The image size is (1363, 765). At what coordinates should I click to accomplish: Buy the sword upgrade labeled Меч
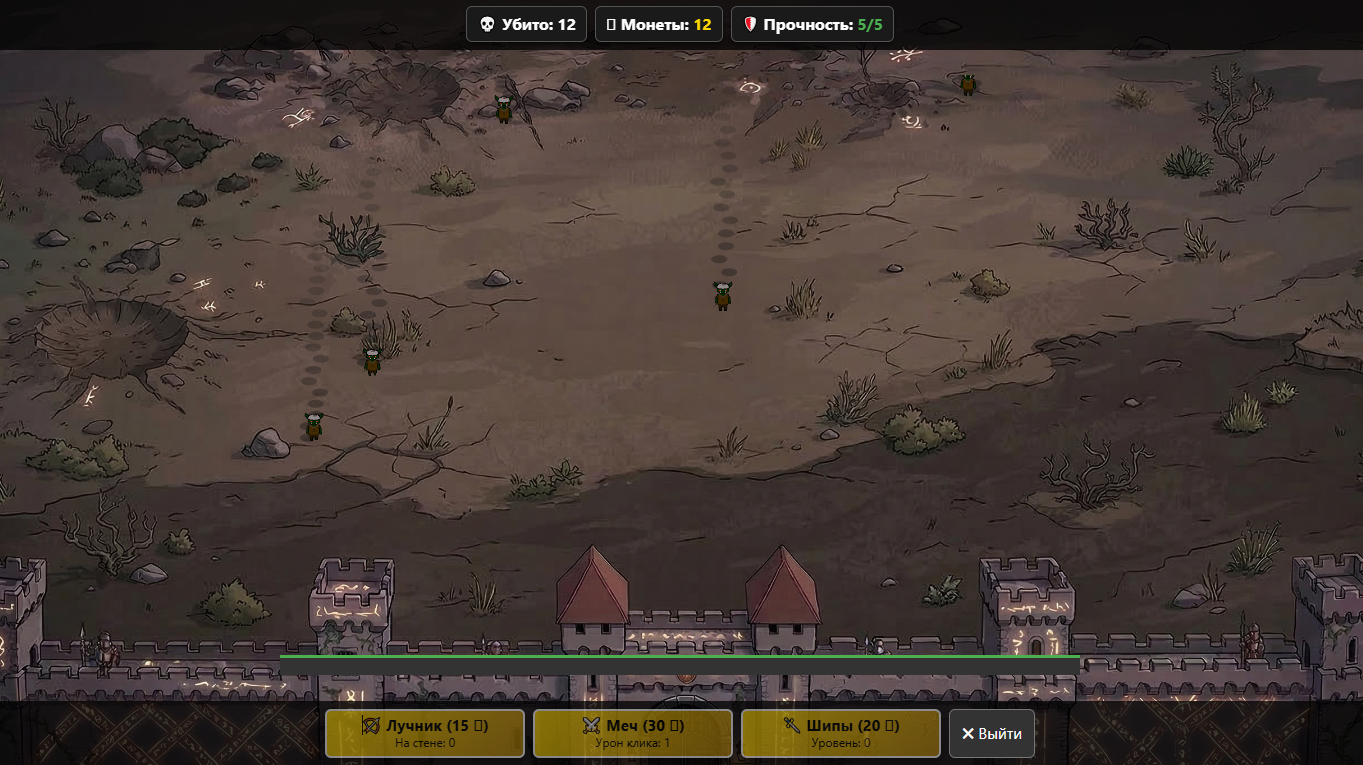coord(632,732)
